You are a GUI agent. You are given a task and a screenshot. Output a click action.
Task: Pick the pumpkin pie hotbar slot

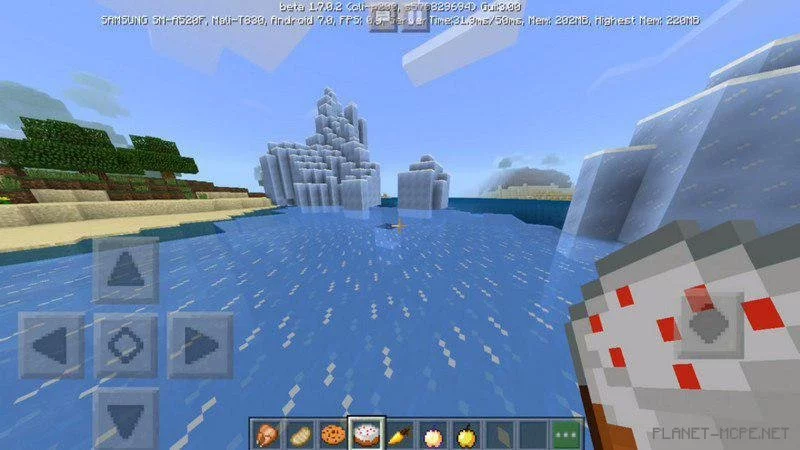click(433, 434)
